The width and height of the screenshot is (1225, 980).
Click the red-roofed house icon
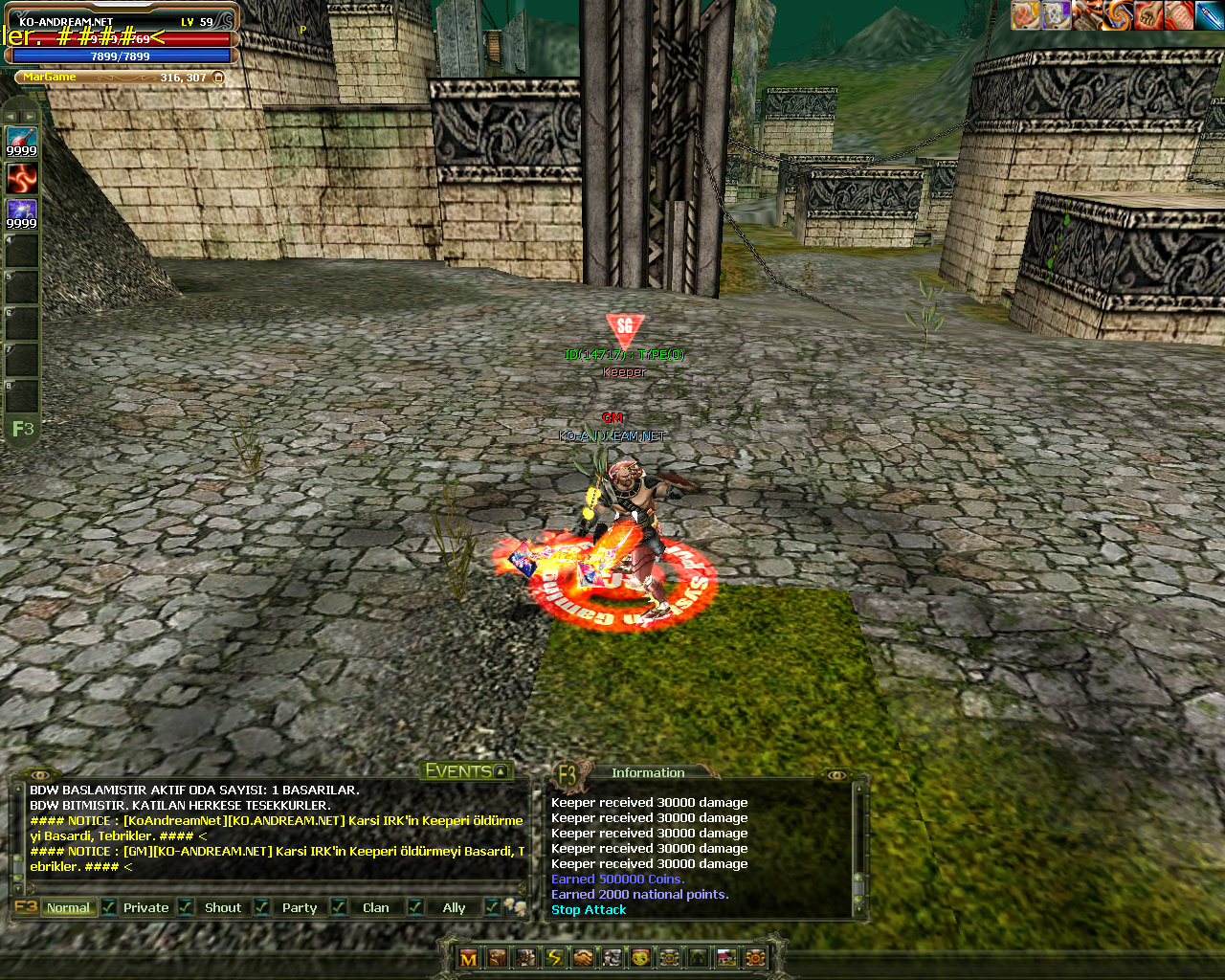pyautogui.click(x=726, y=958)
